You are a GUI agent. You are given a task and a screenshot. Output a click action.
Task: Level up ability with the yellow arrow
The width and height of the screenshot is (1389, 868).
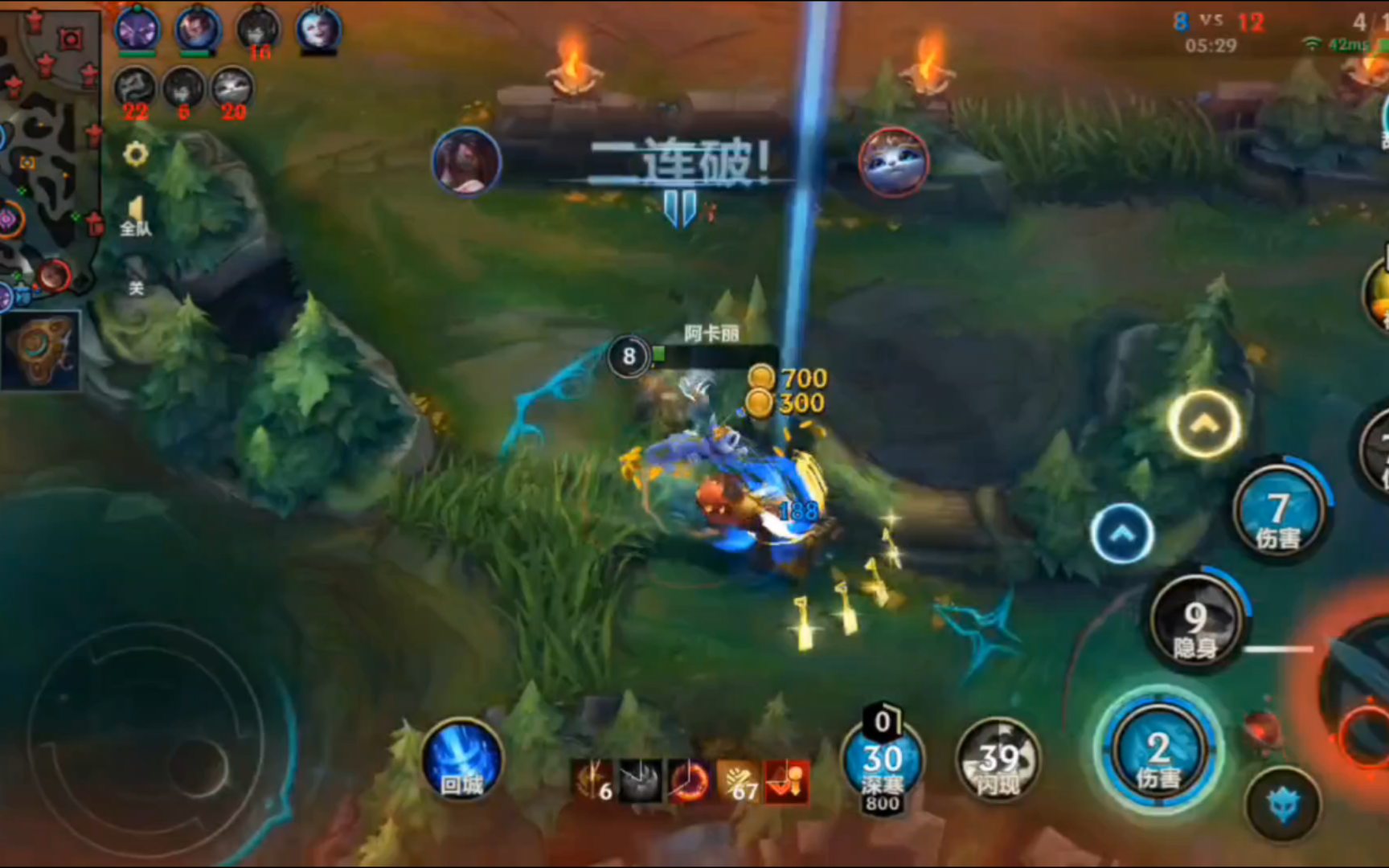tap(1203, 424)
